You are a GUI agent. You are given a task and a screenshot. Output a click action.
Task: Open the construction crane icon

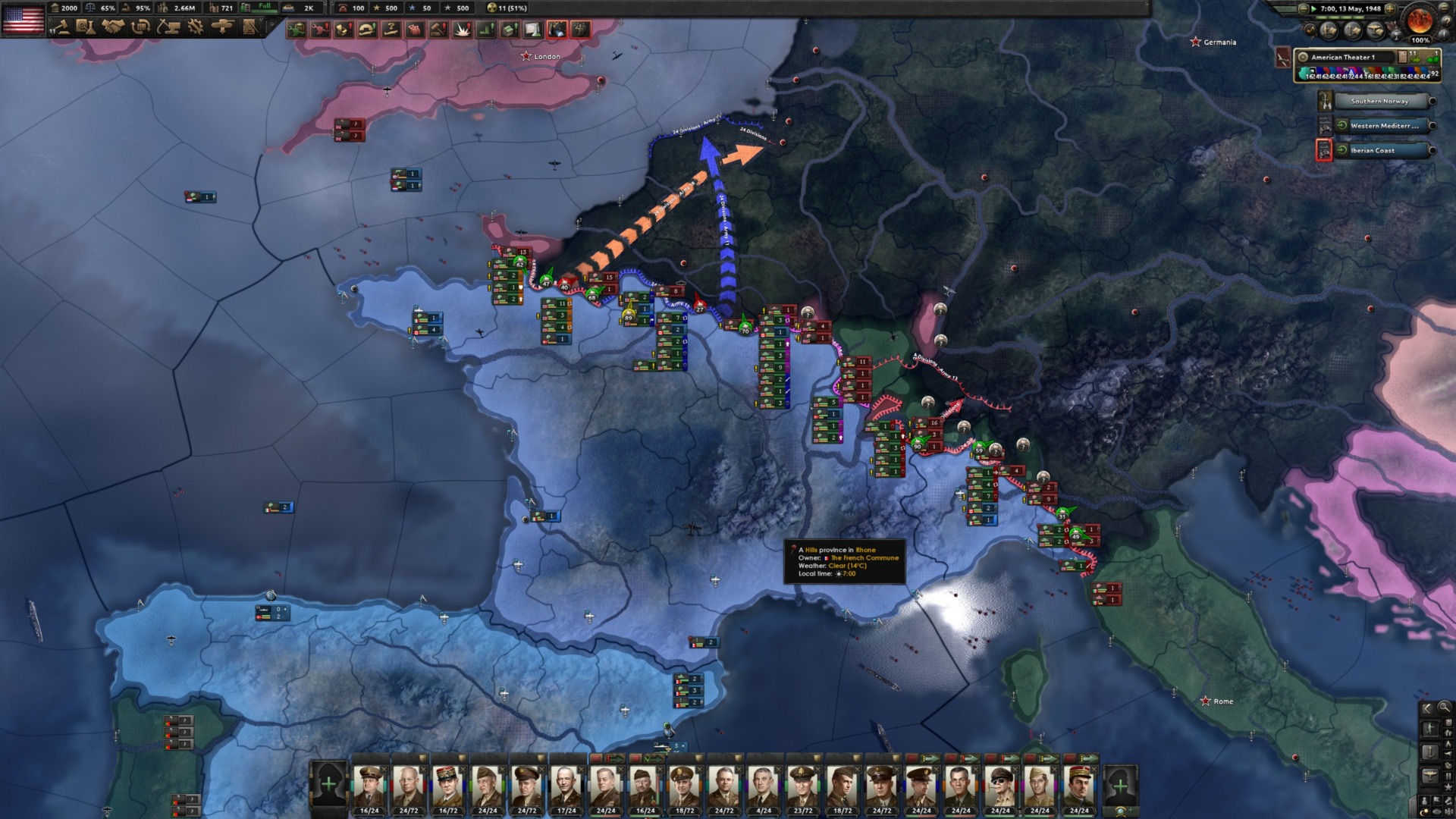pyautogui.click(x=168, y=26)
